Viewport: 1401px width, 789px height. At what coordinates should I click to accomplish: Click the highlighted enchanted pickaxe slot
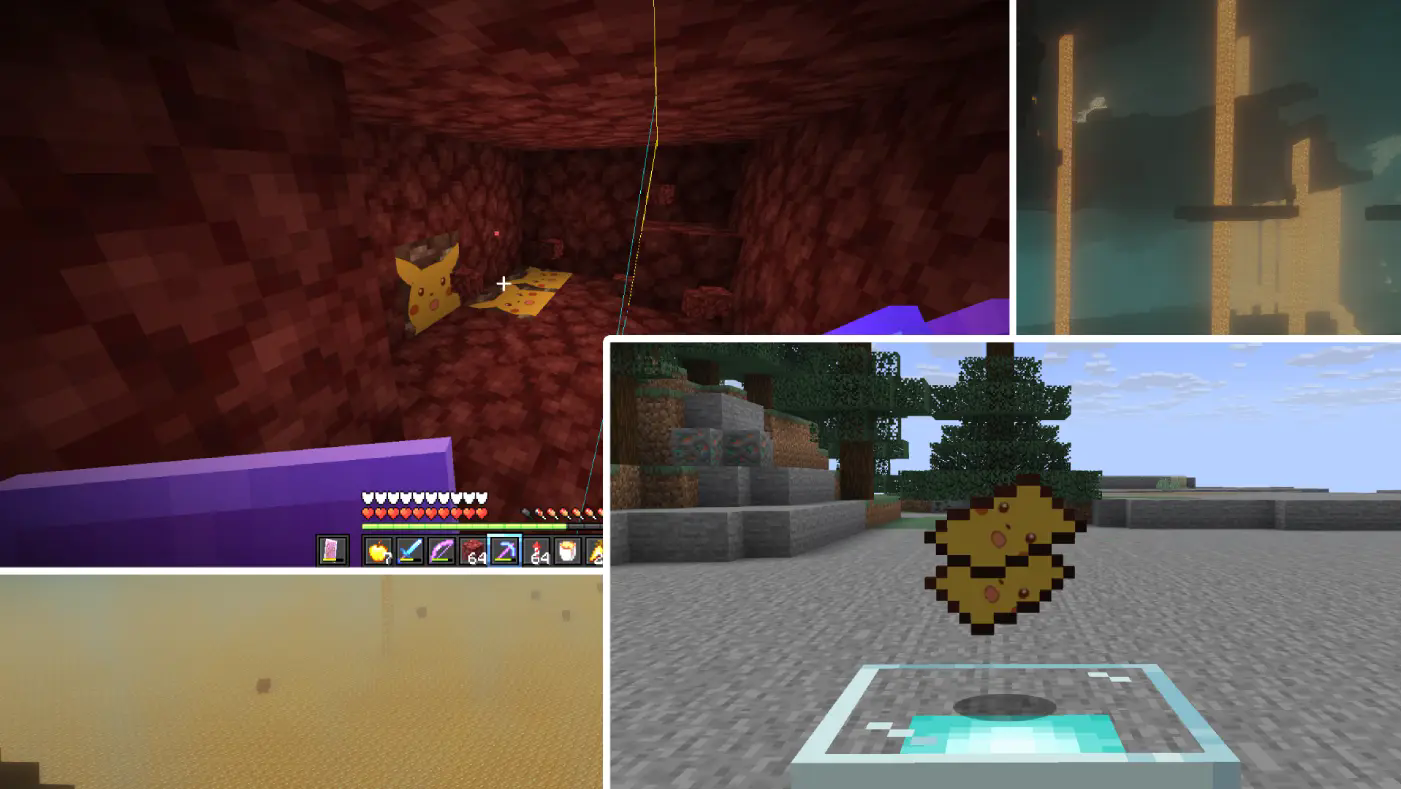click(x=503, y=549)
